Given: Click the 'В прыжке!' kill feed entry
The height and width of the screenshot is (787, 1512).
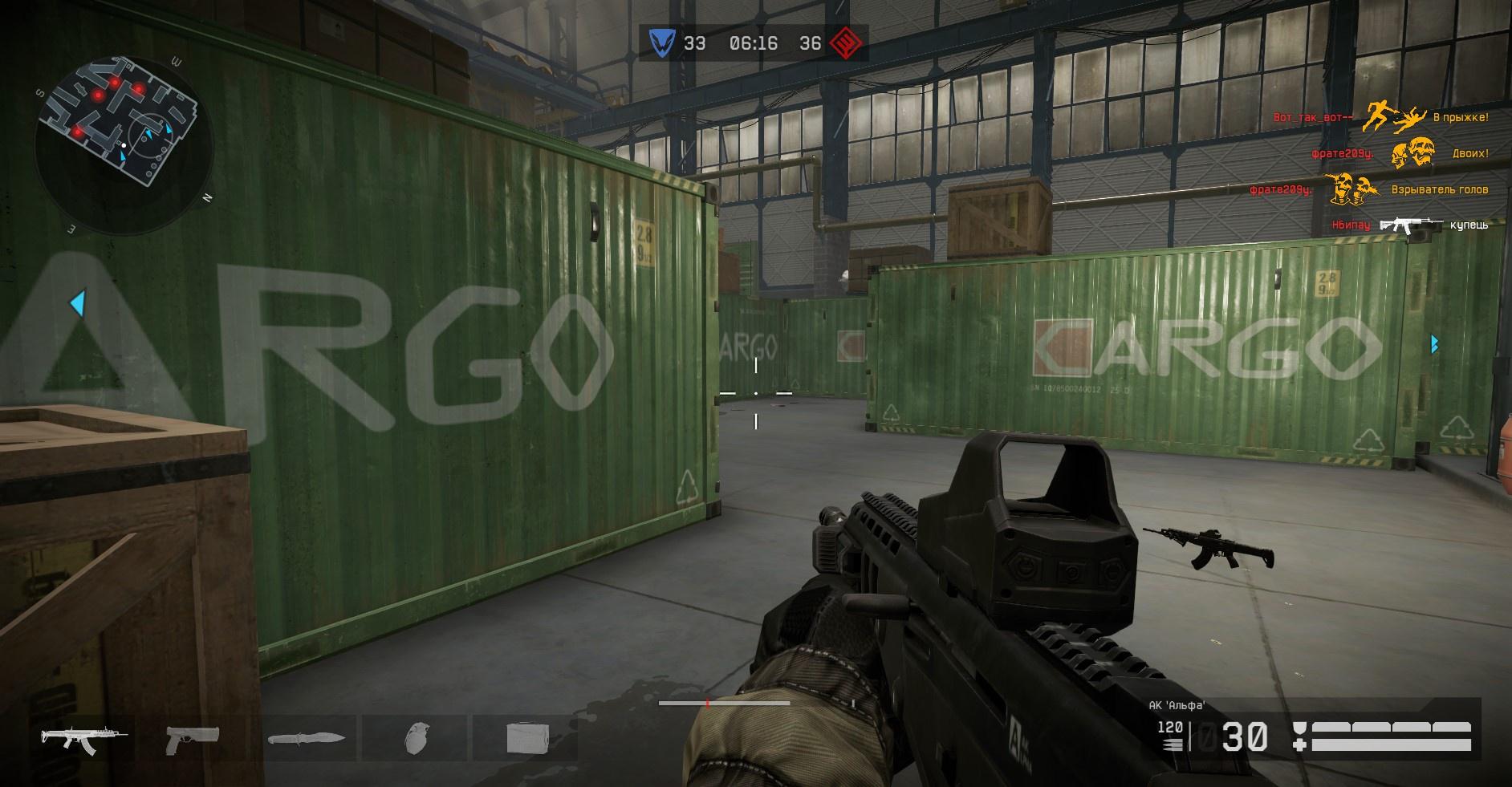Looking at the screenshot, I should click(1461, 118).
